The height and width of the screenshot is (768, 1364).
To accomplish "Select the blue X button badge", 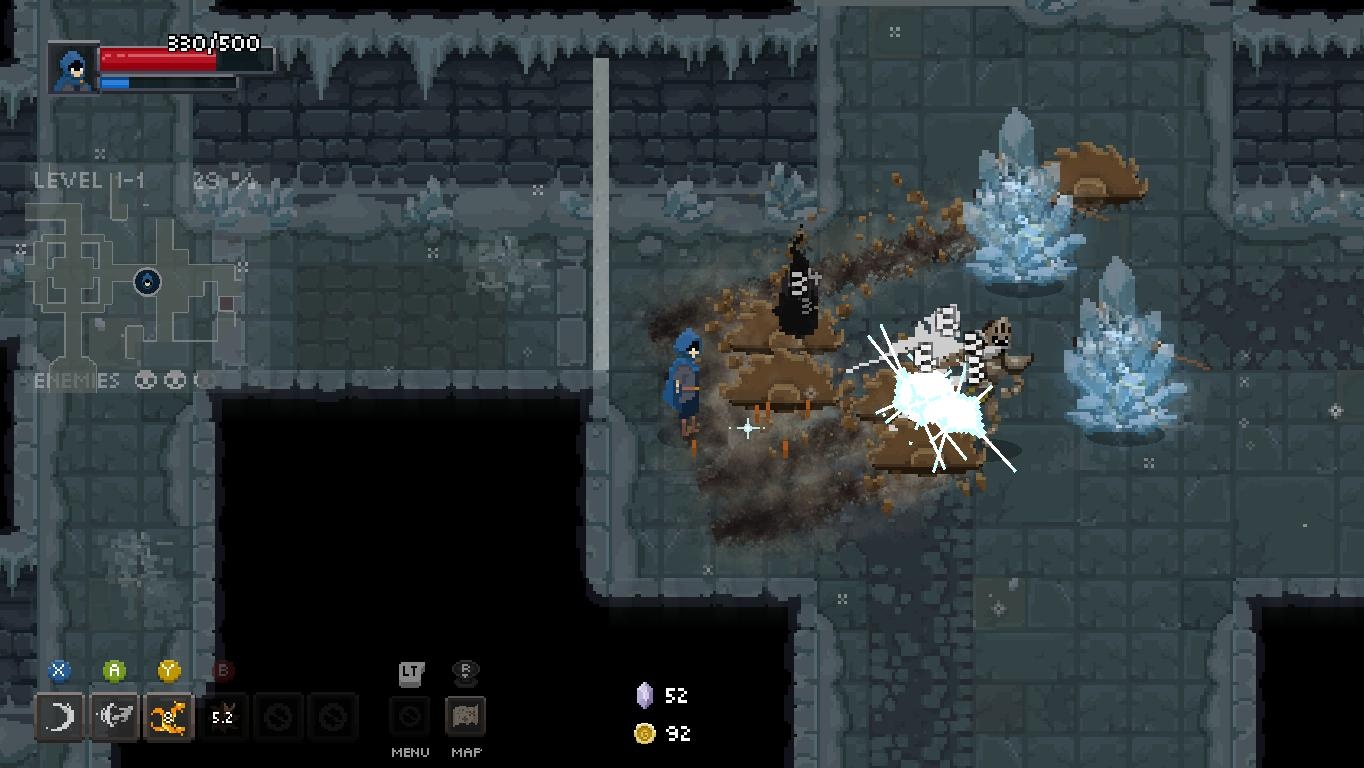I will tap(59, 671).
